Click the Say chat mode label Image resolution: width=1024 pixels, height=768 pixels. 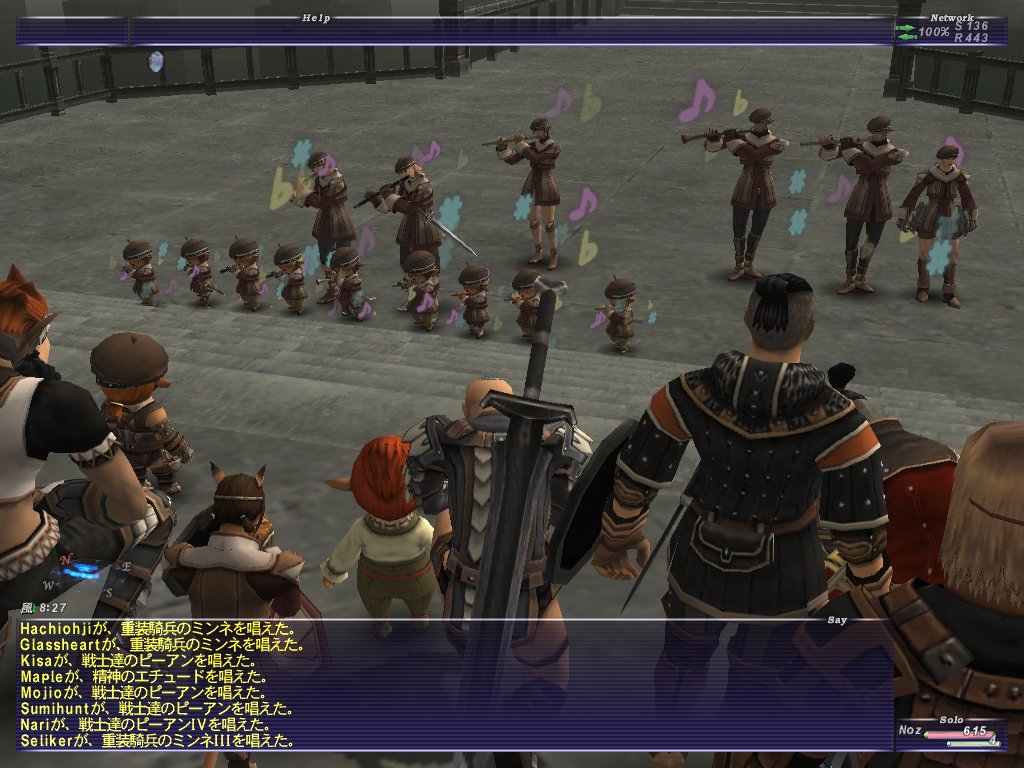(838, 619)
